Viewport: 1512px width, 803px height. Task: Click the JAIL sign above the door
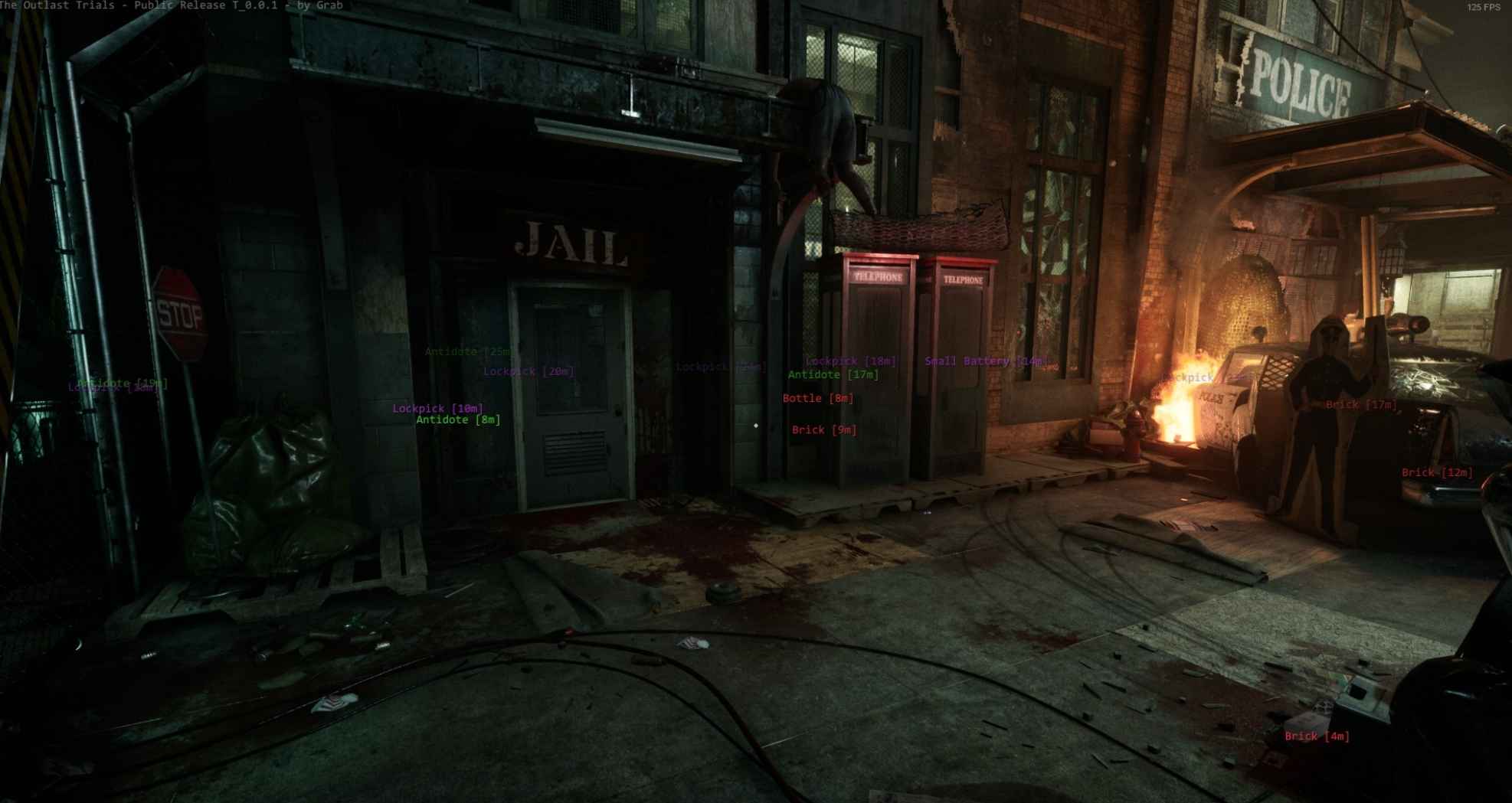(x=569, y=243)
